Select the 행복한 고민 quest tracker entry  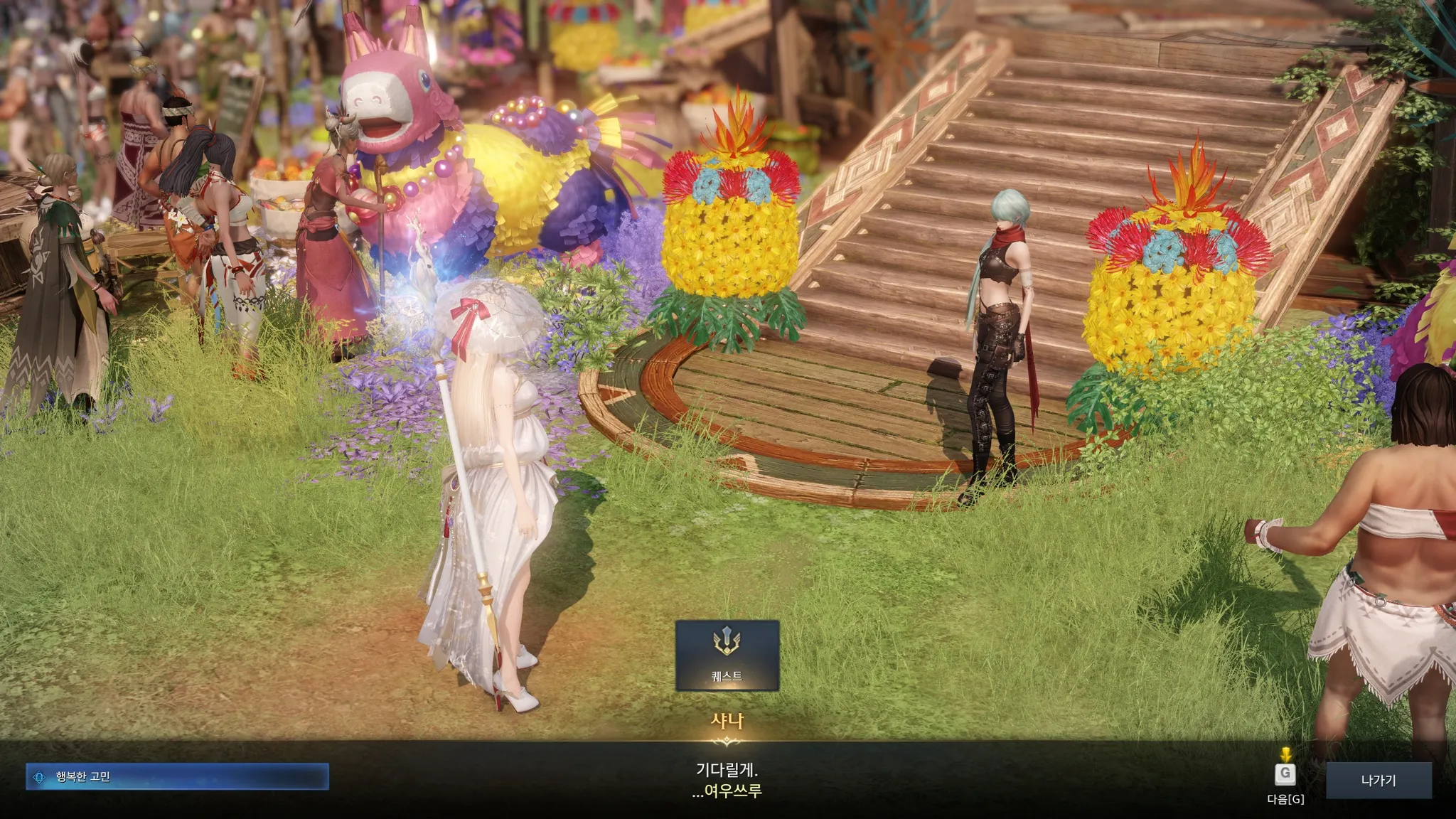(177, 777)
